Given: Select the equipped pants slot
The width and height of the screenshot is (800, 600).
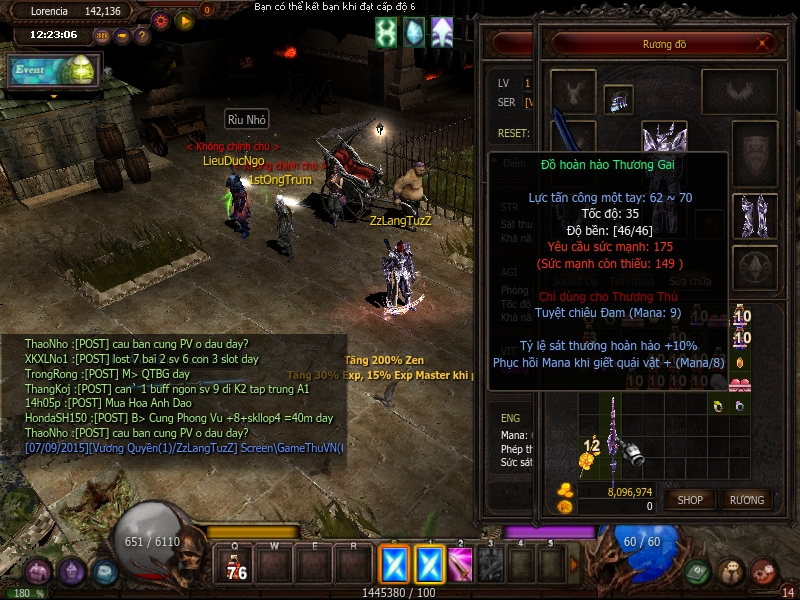Looking at the screenshot, I should click(x=753, y=213).
